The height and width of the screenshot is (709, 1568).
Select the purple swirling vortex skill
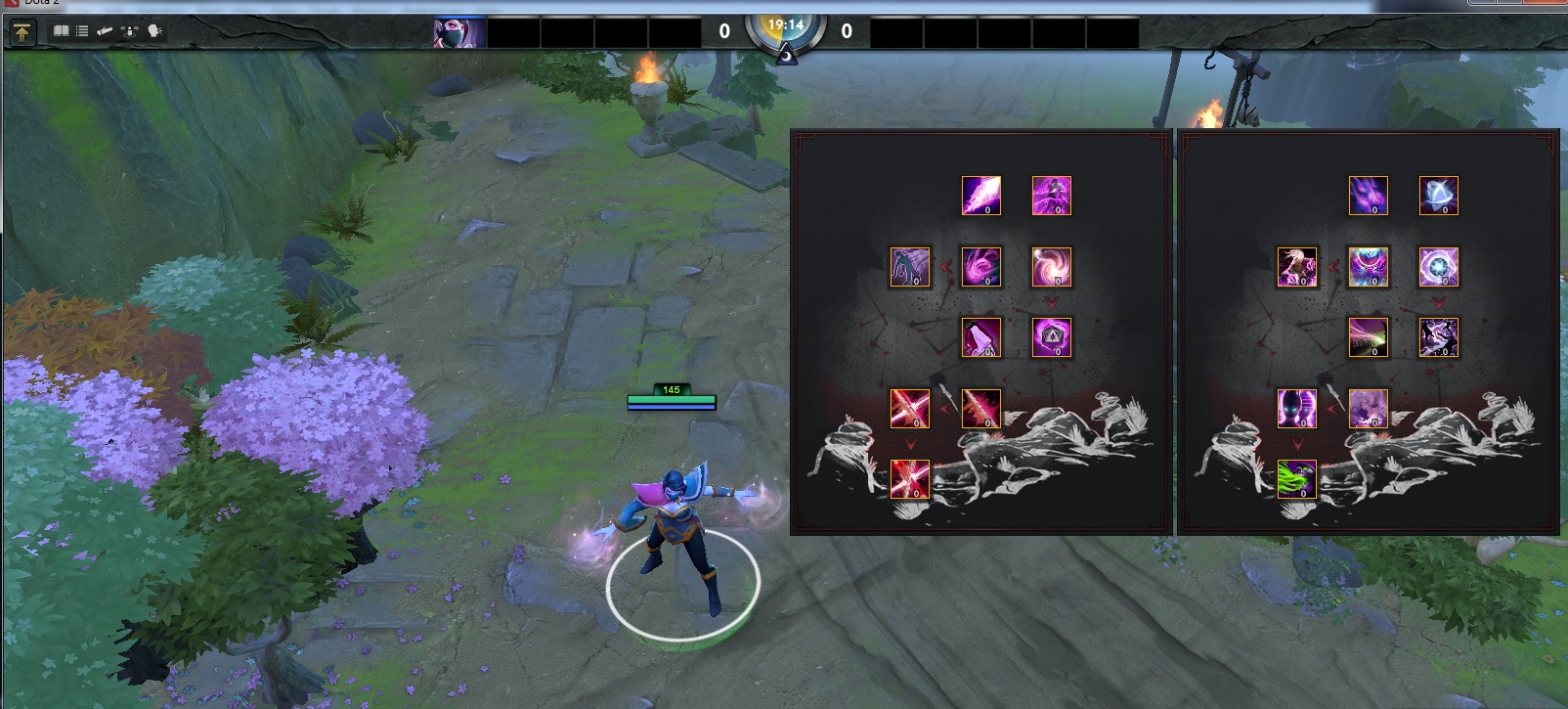[1051, 267]
